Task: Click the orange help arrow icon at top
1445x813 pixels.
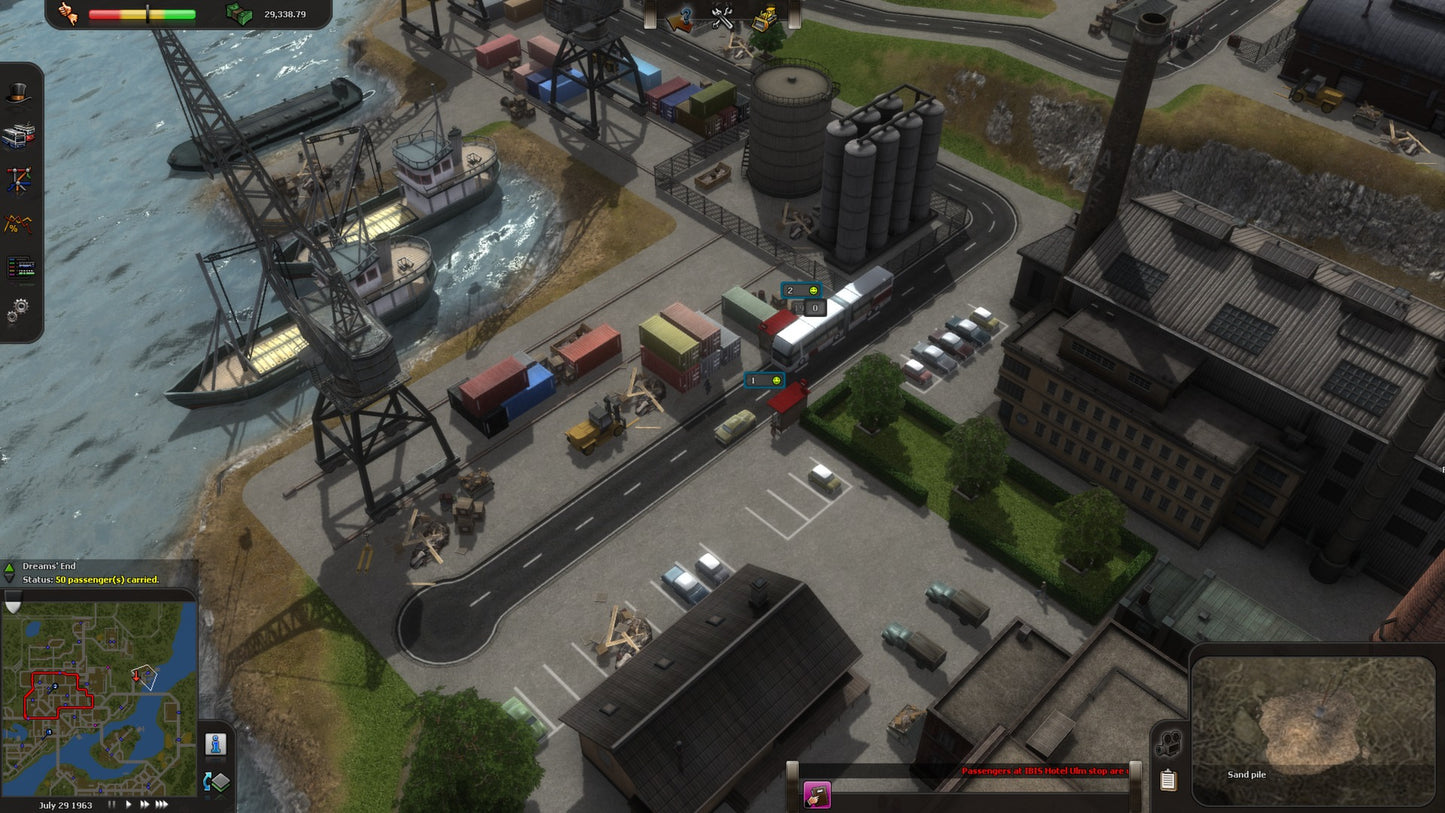Action: coord(679,16)
